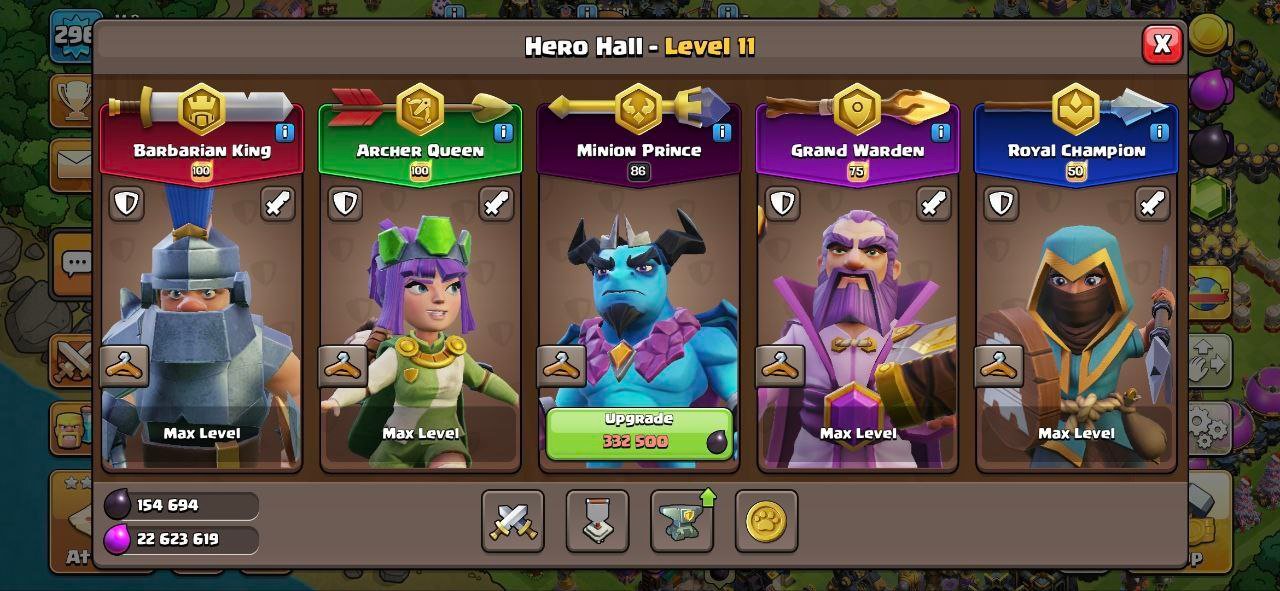The width and height of the screenshot is (1280, 591).
Task: Open Minion Prince skin hanger button
Action: click(561, 366)
